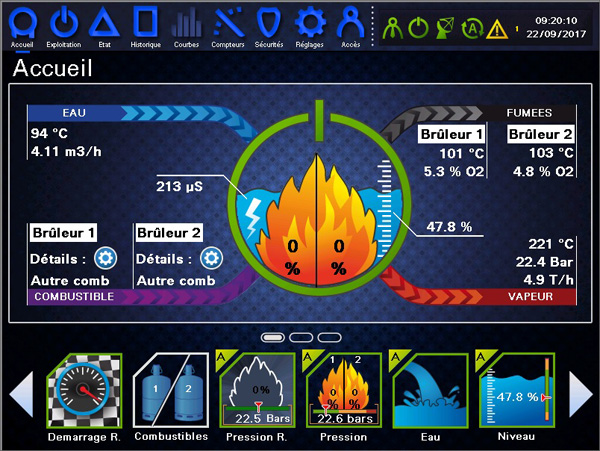Open the Exploitation menu
Viewport: 600px width, 451px height.
63,24
